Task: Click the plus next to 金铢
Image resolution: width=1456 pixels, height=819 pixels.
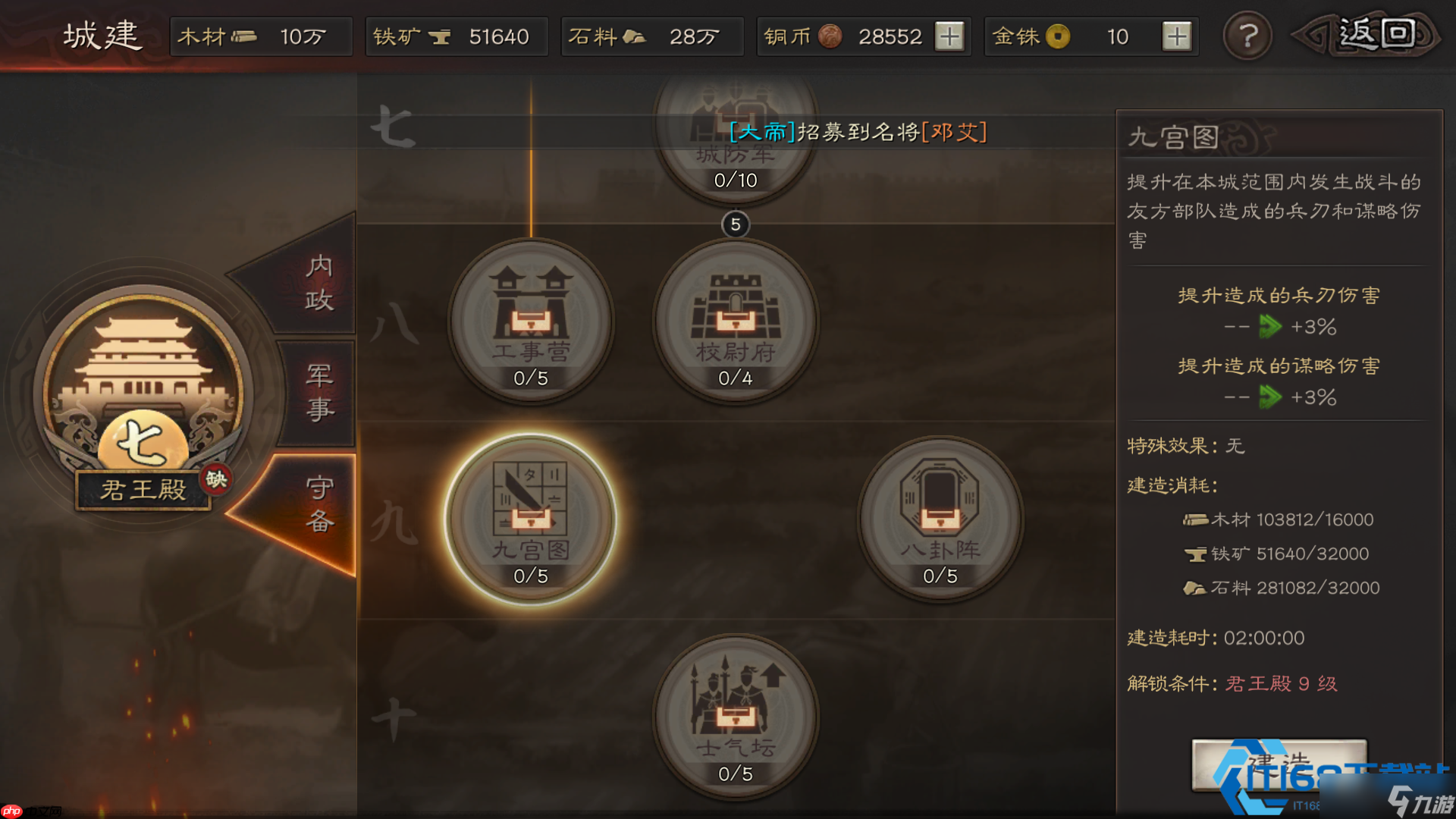Action: [1176, 36]
